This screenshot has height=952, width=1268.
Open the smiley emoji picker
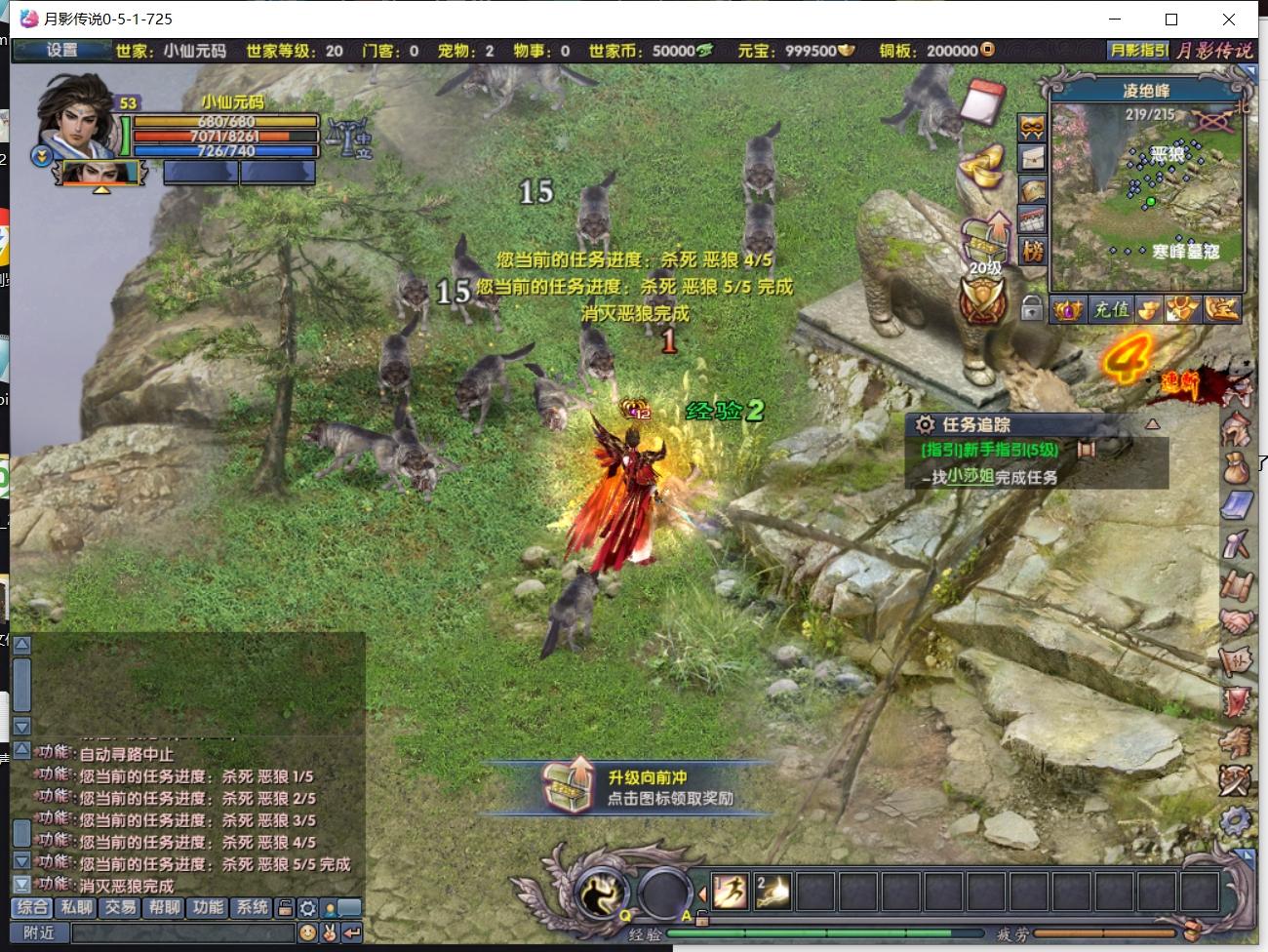(x=307, y=933)
